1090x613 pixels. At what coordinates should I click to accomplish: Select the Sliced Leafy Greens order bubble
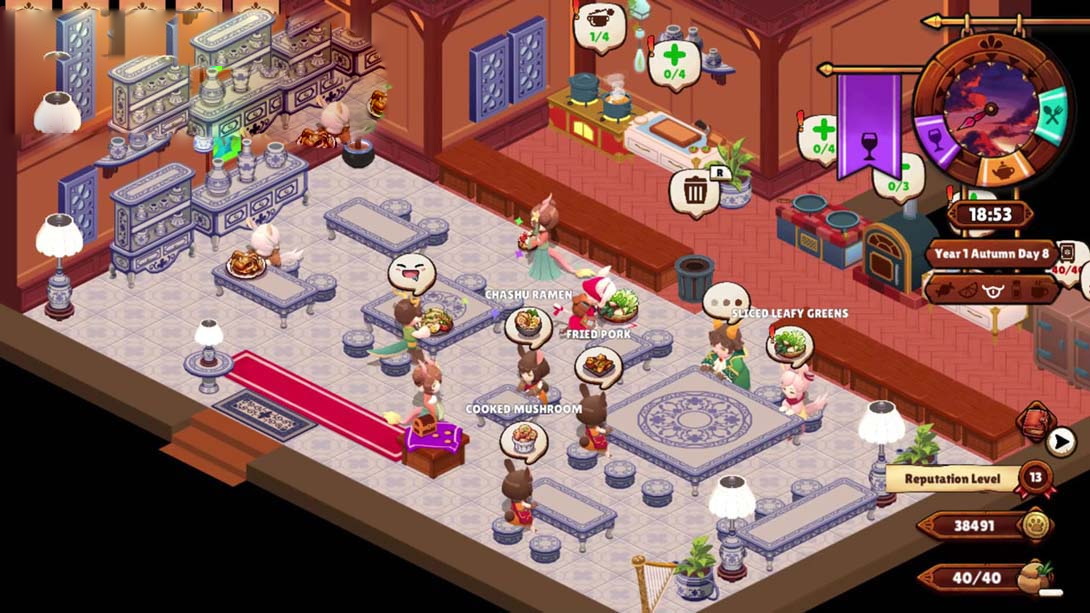pos(790,345)
